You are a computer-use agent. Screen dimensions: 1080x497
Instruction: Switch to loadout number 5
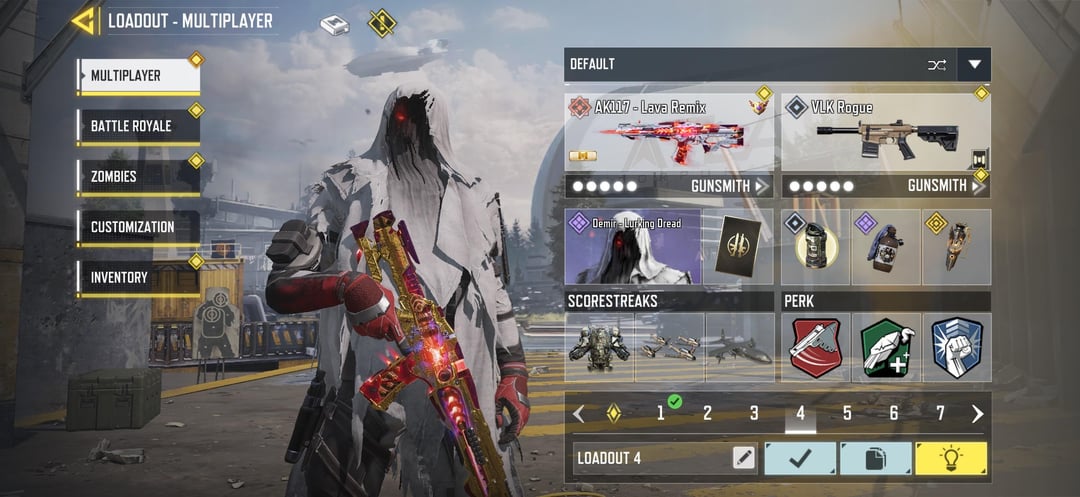pos(847,414)
